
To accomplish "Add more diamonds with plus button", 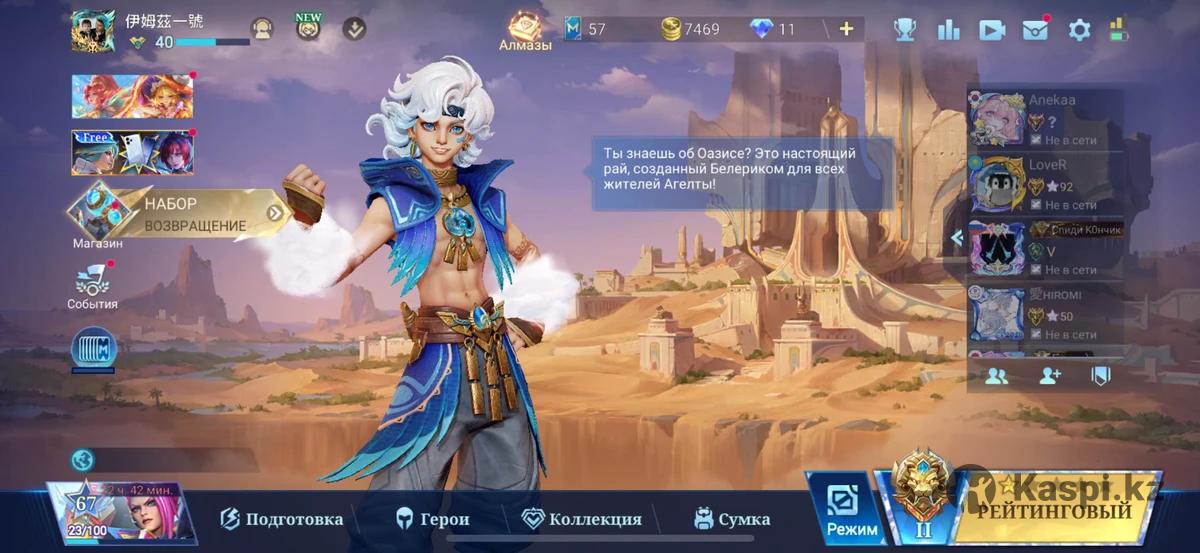I will coord(846,29).
